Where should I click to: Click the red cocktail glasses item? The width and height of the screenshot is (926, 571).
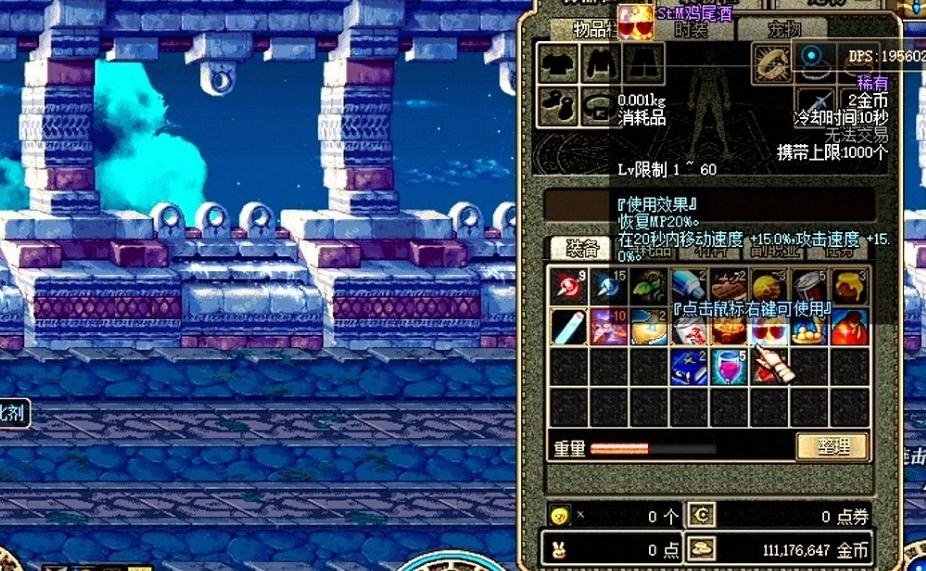coord(769,328)
